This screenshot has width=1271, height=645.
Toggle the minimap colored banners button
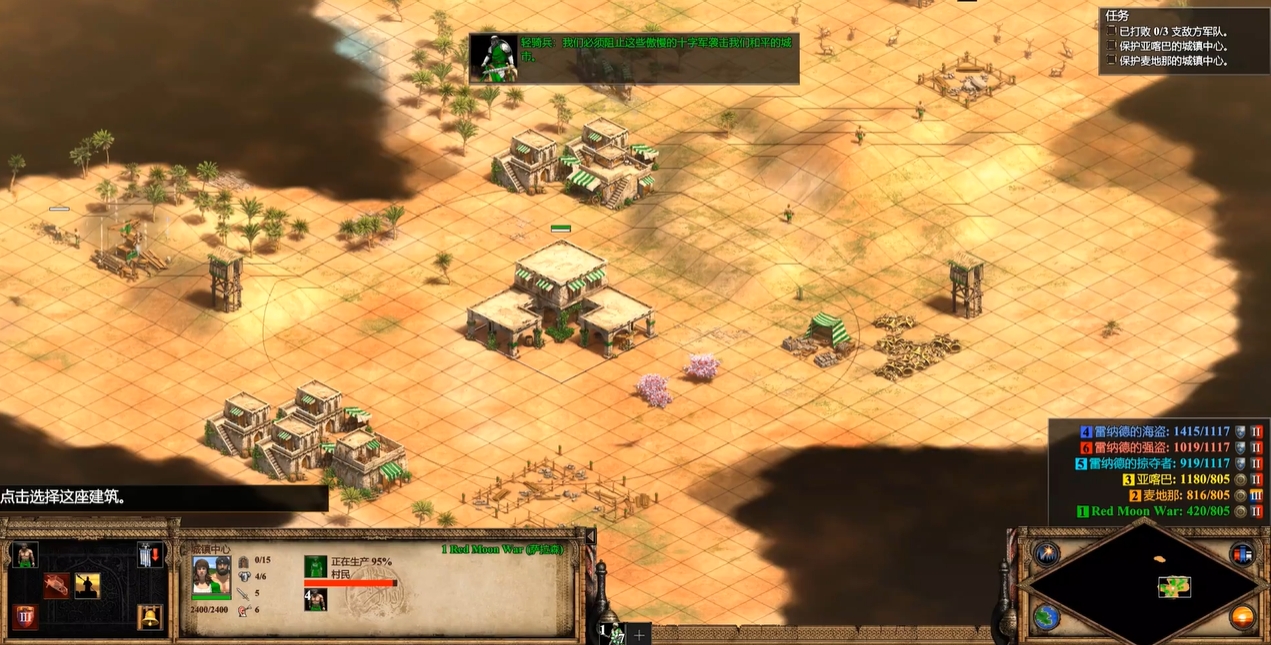click(x=1242, y=553)
